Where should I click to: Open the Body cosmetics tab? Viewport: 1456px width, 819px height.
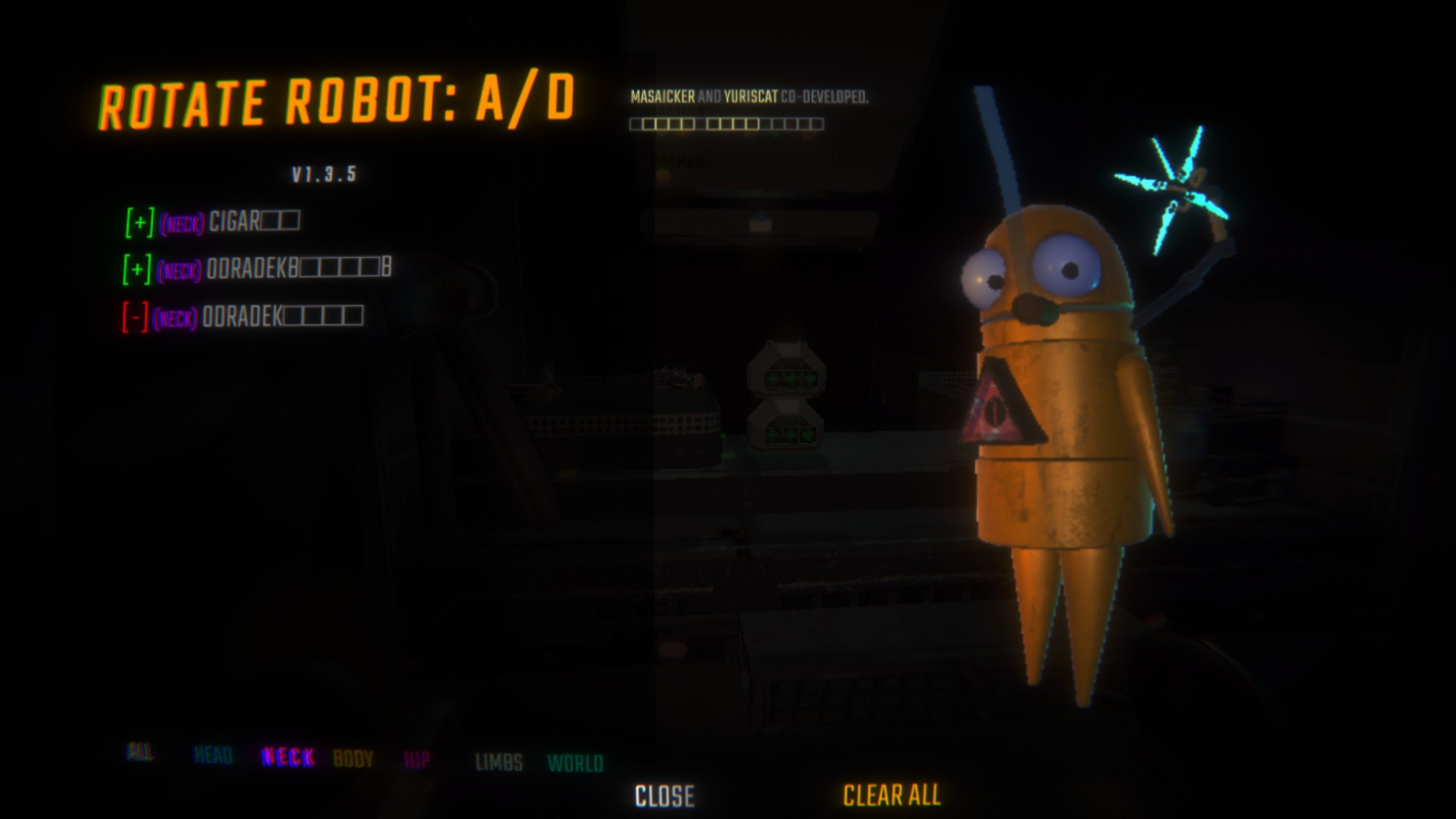[x=353, y=759]
